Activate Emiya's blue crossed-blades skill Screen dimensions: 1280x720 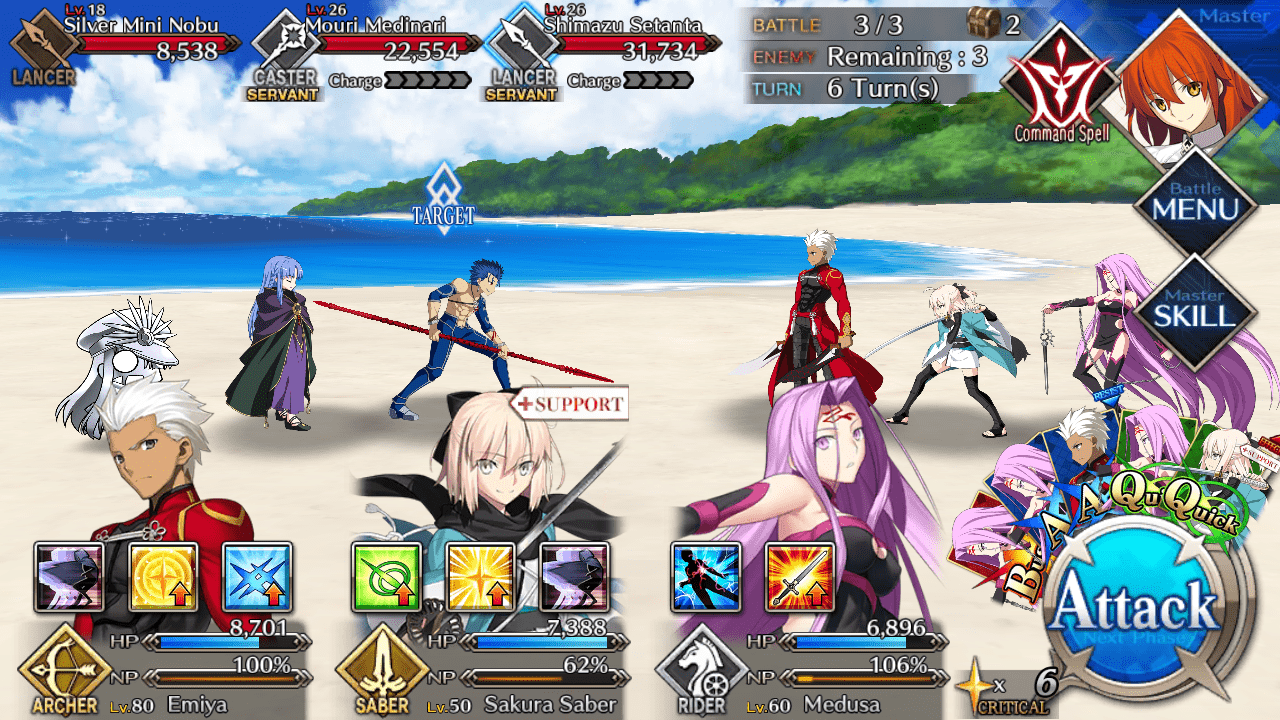(257, 577)
